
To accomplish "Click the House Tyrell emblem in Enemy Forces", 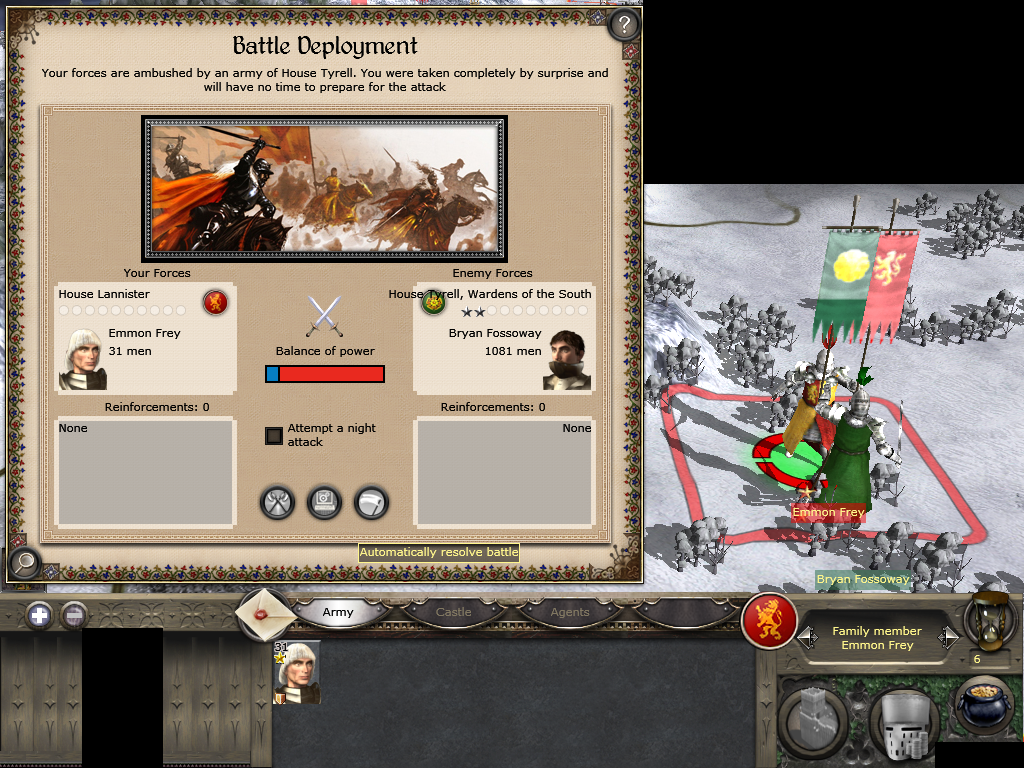I will point(433,302).
